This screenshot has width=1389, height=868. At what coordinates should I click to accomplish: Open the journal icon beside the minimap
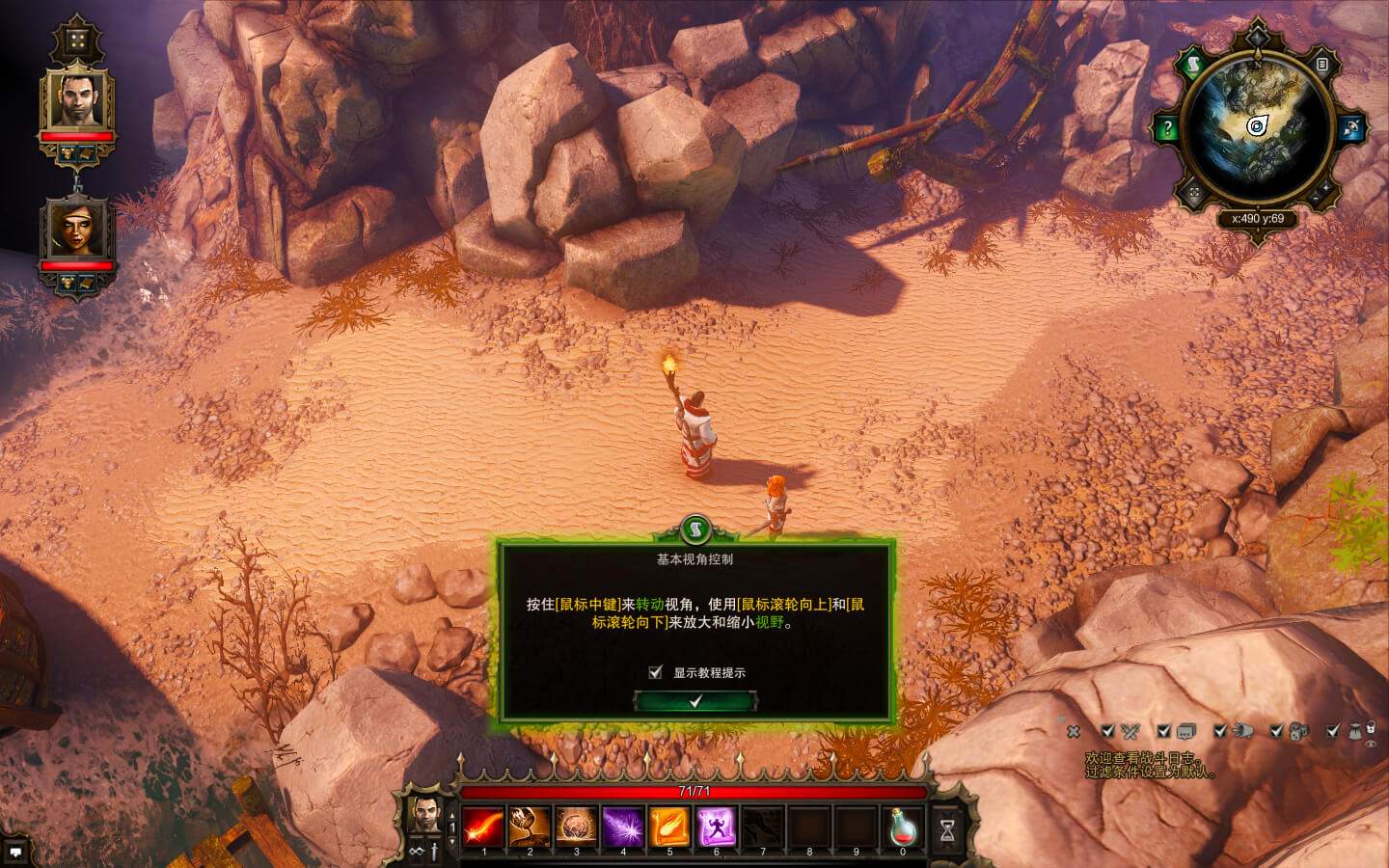tap(1321, 66)
